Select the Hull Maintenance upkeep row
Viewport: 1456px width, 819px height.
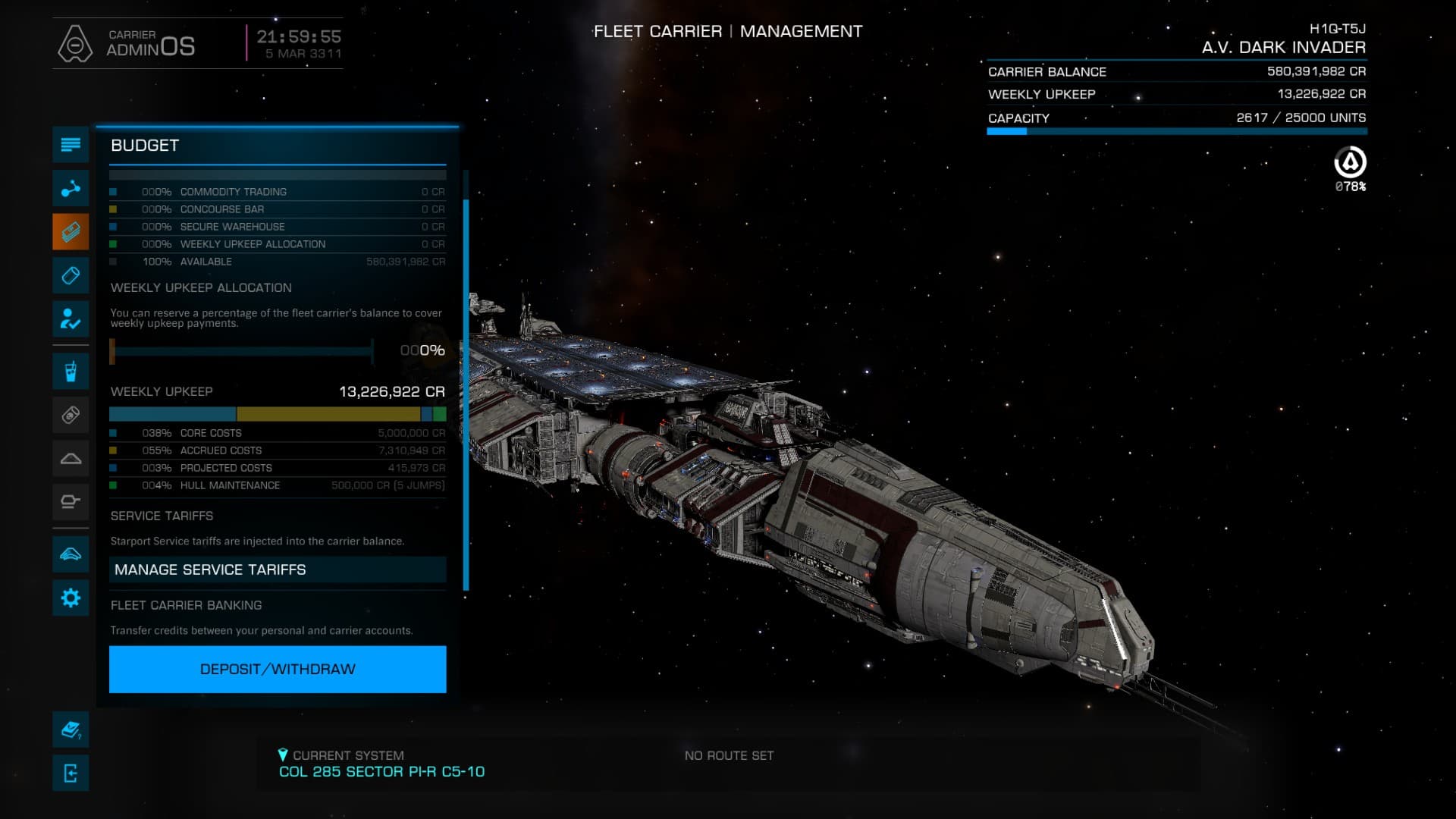point(278,485)
